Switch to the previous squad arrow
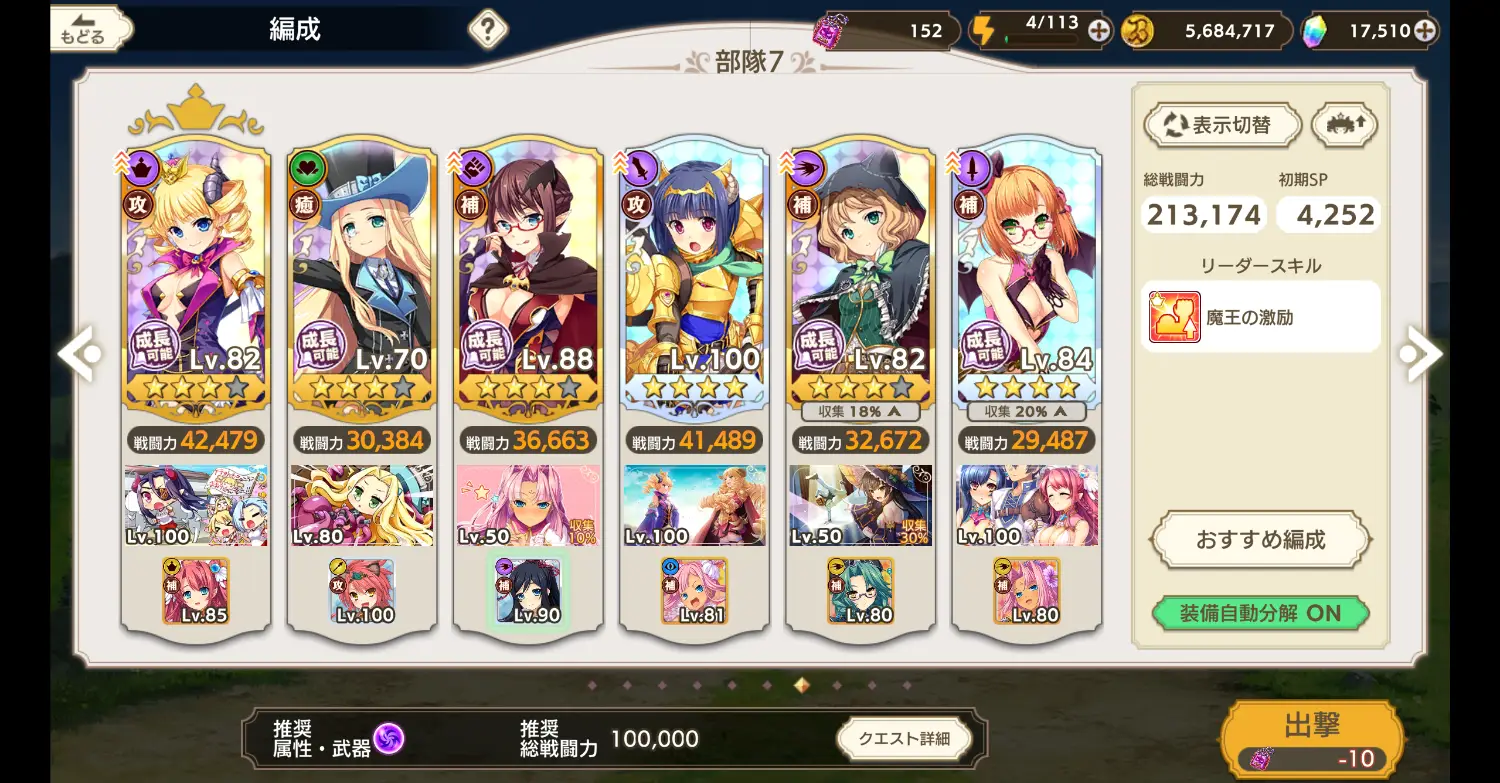 (78, 353)
